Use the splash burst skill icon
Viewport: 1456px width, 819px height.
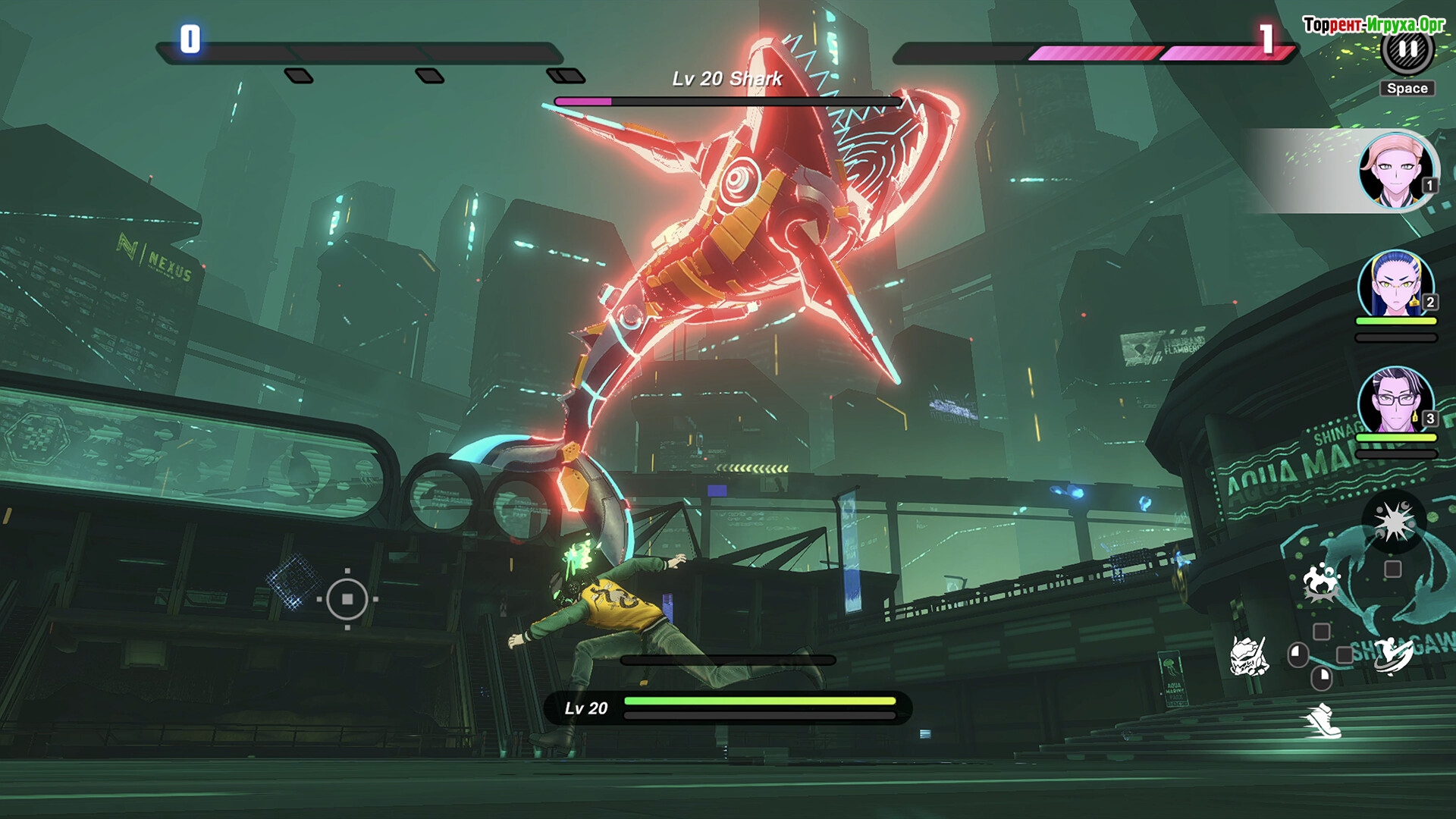pyautogui.click(x=1321, y=582)
